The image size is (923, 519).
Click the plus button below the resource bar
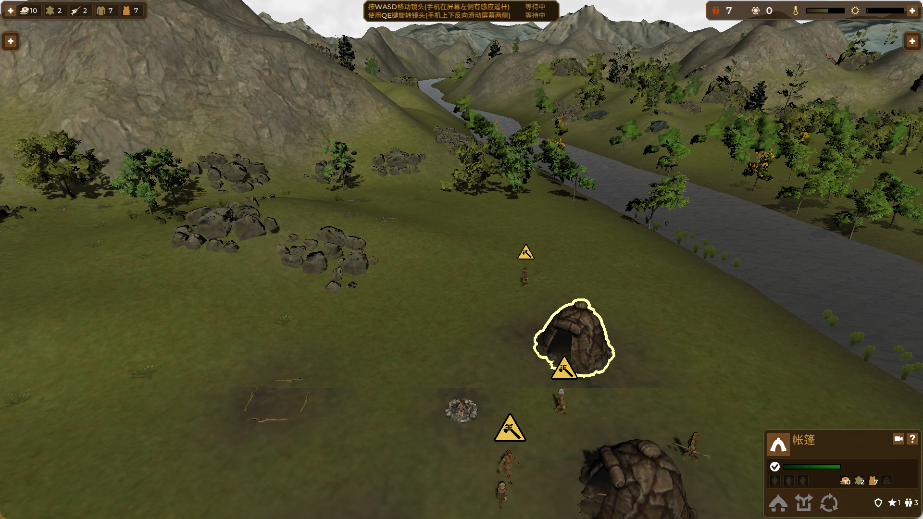(10, 41)
